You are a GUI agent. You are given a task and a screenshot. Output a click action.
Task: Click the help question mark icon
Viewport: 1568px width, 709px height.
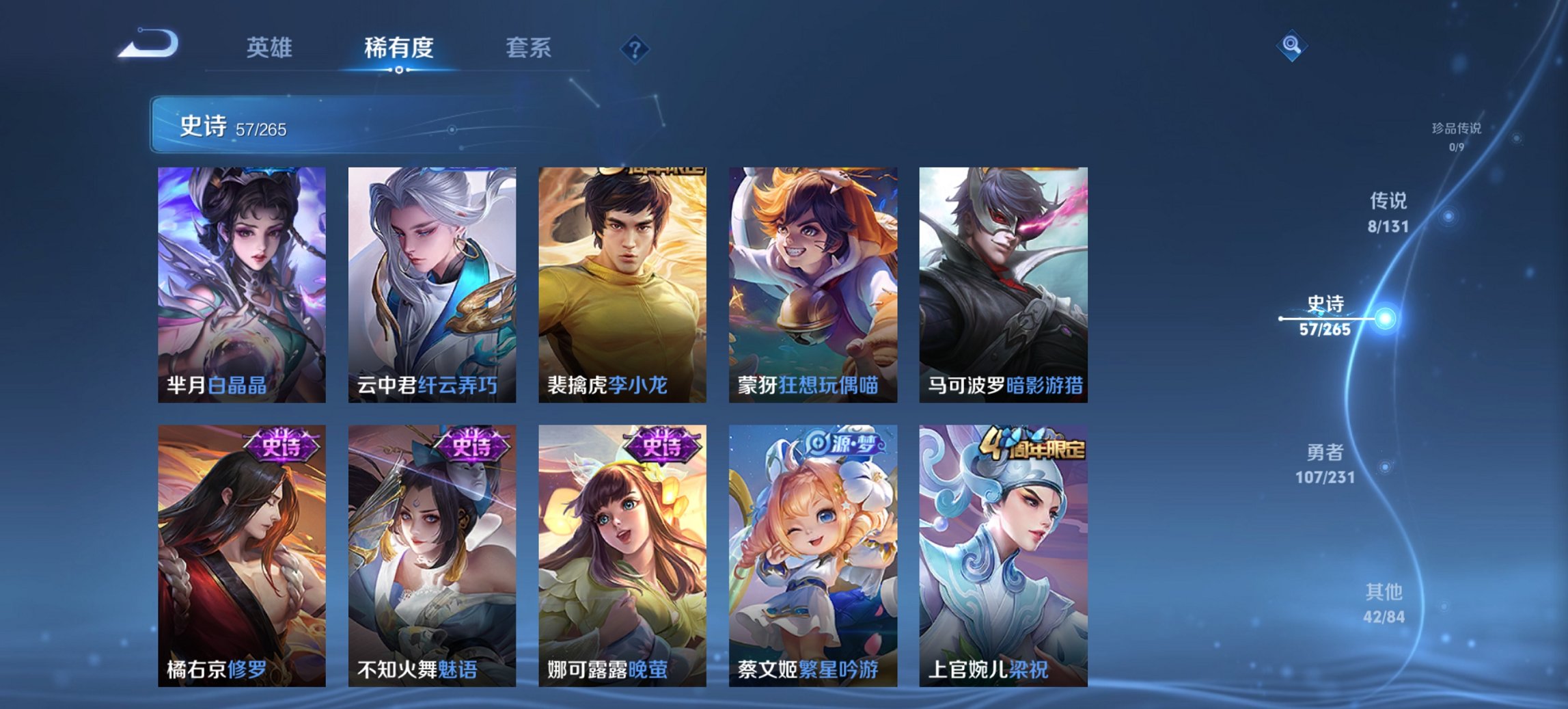[x=636, y=51]
